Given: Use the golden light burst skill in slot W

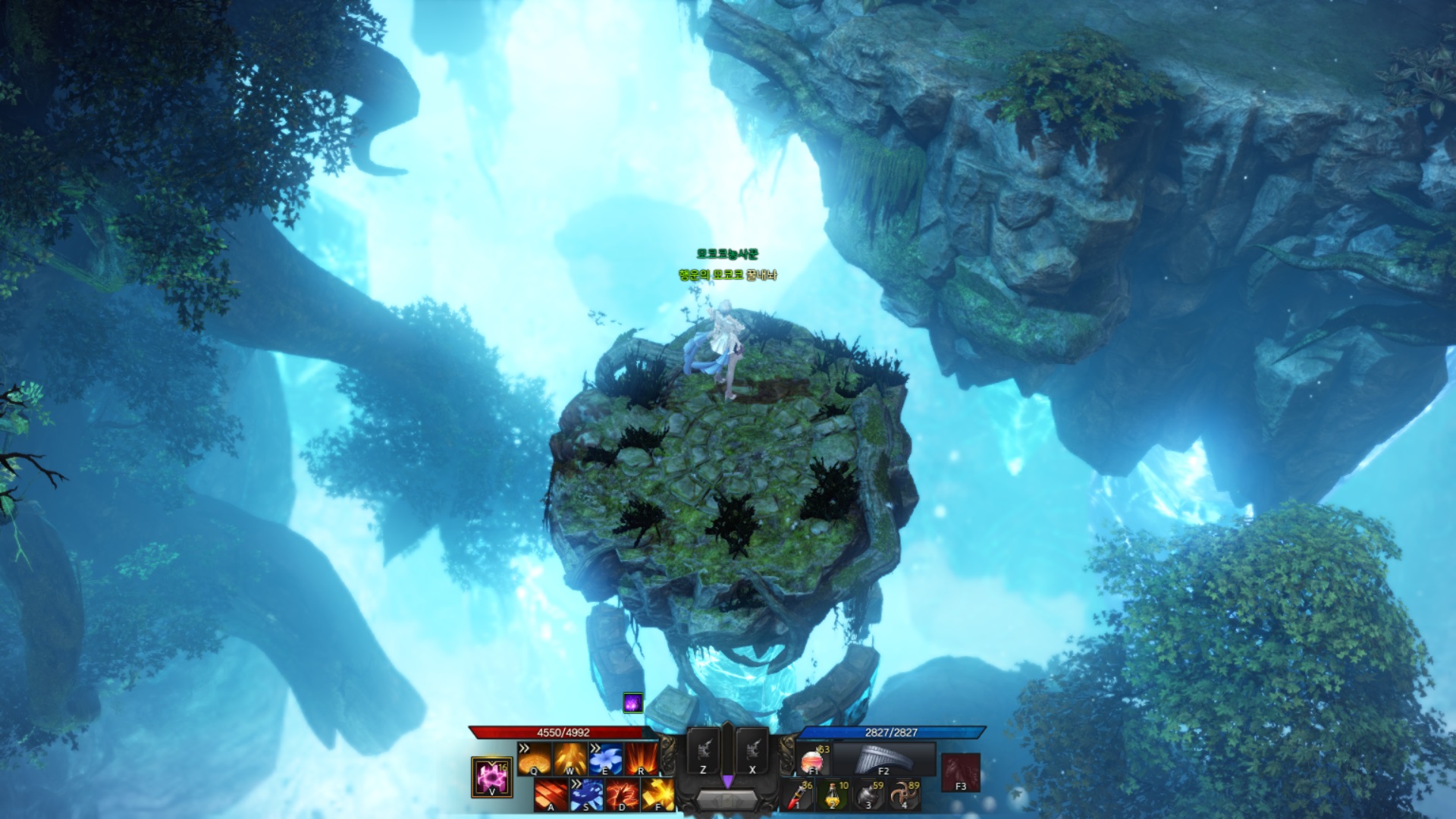Looking at the screenshot, I should tap(570, 758).
